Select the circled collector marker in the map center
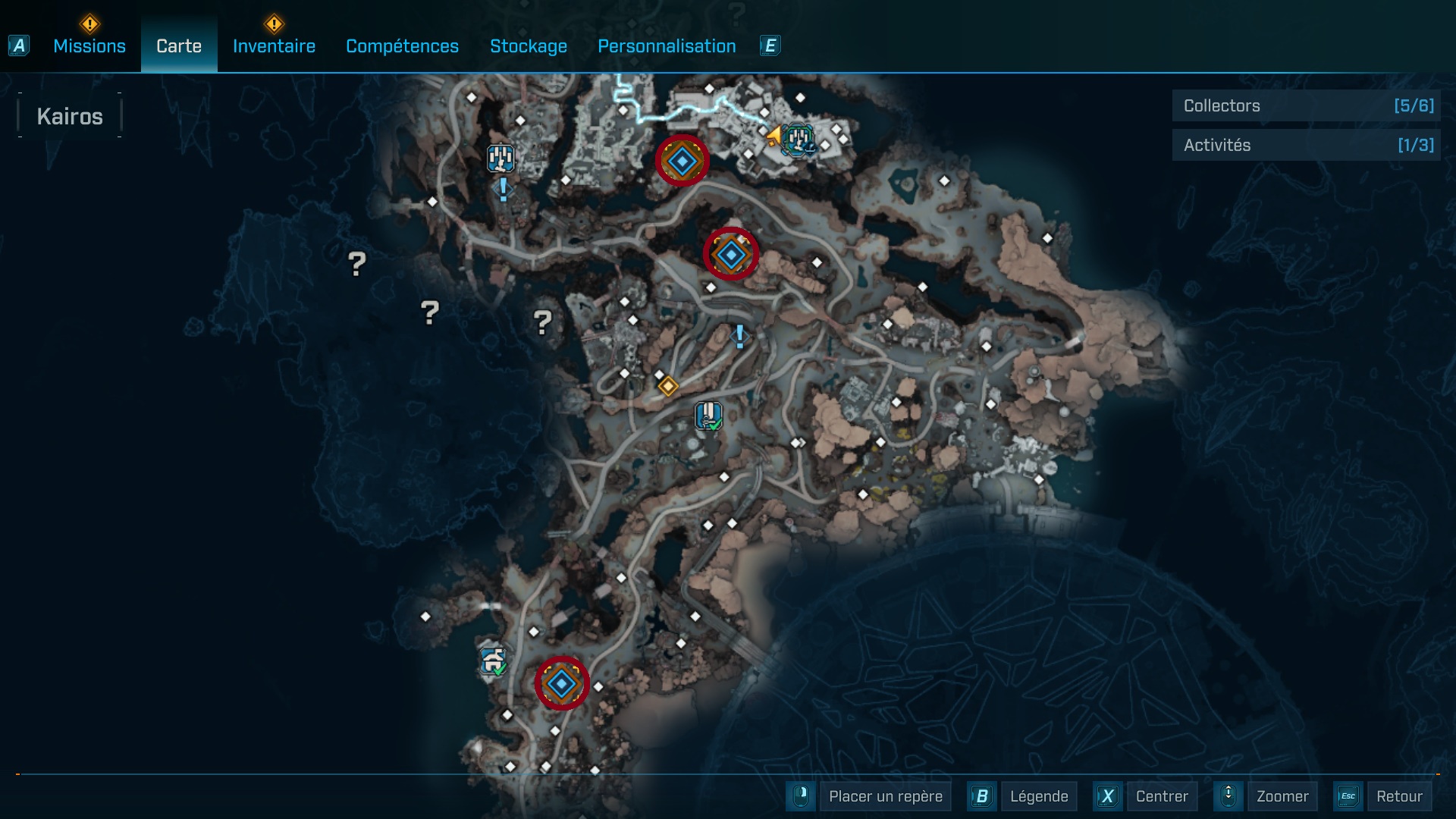Screen dimensions: 1456x819 (730, 253)
